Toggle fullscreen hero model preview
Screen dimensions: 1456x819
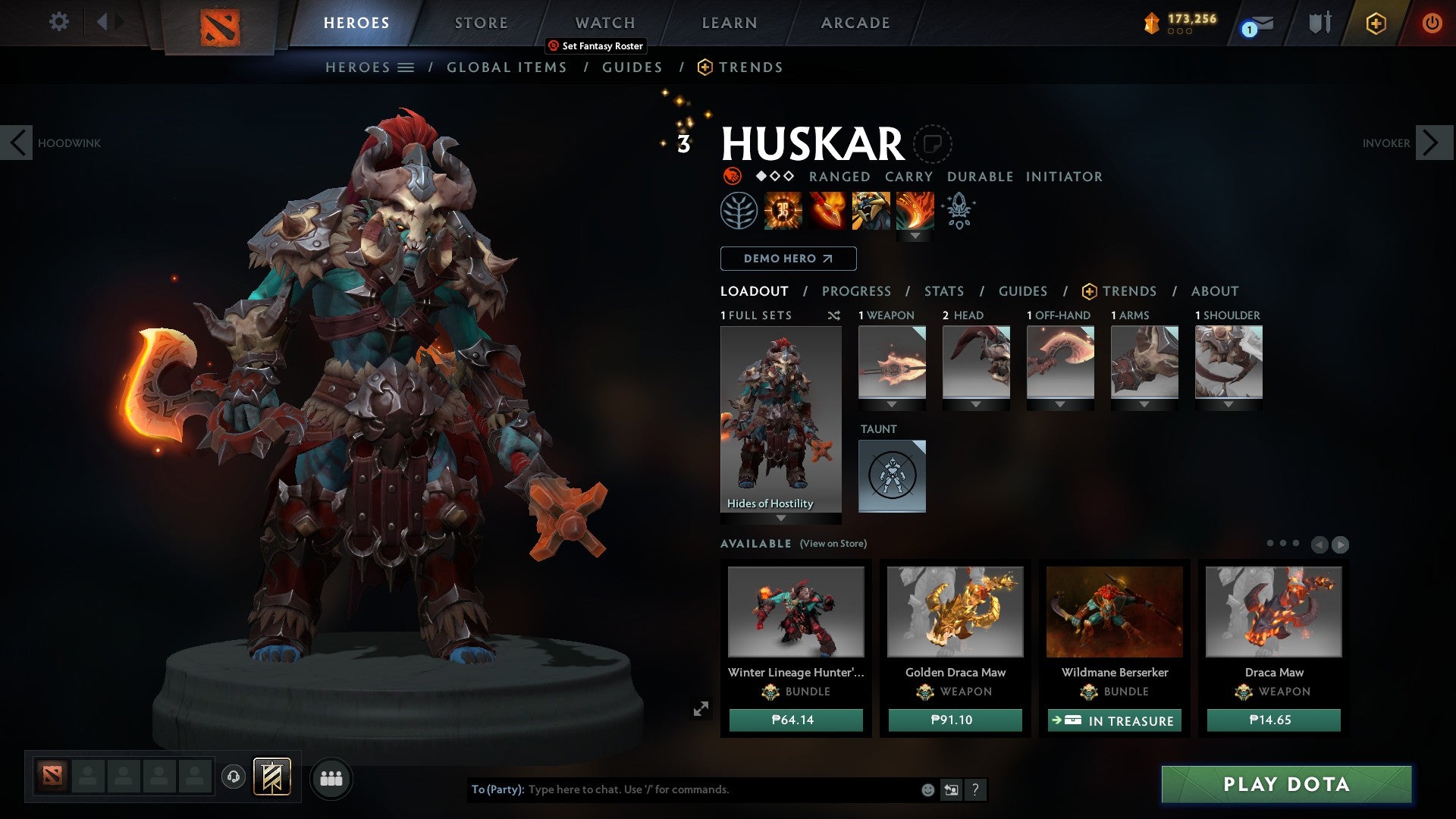[x=702, y=708]
